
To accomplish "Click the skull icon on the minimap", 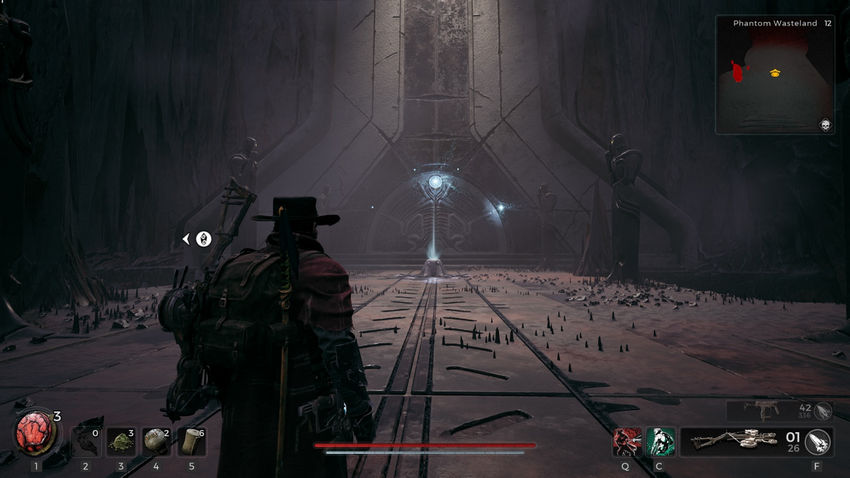I will click(x=825, y=124).
